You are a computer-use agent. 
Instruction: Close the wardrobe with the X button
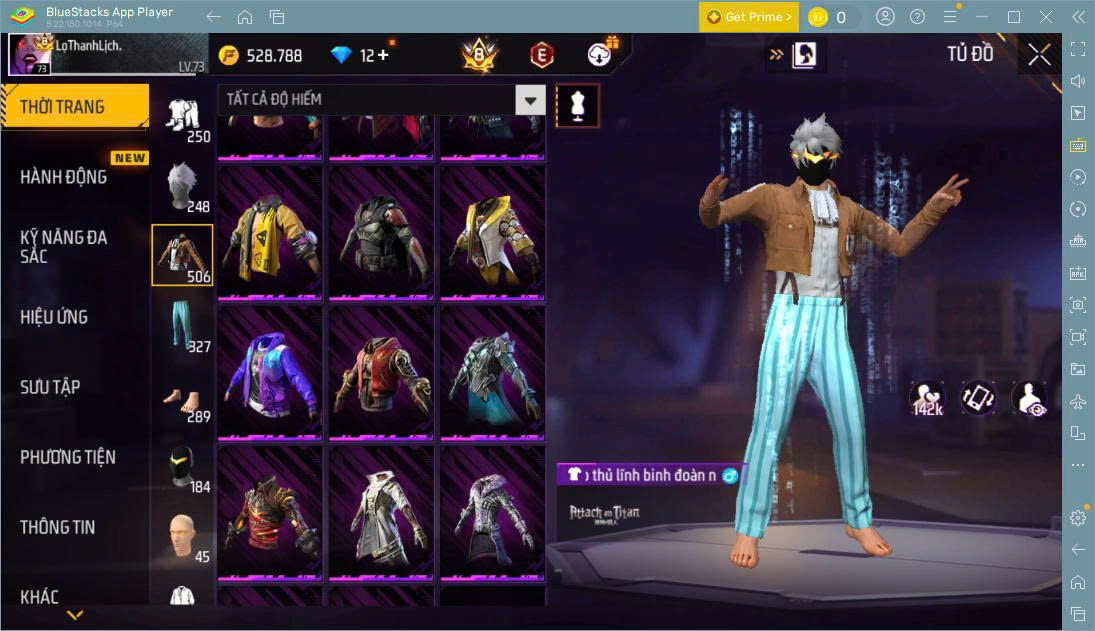(1039, 55)
